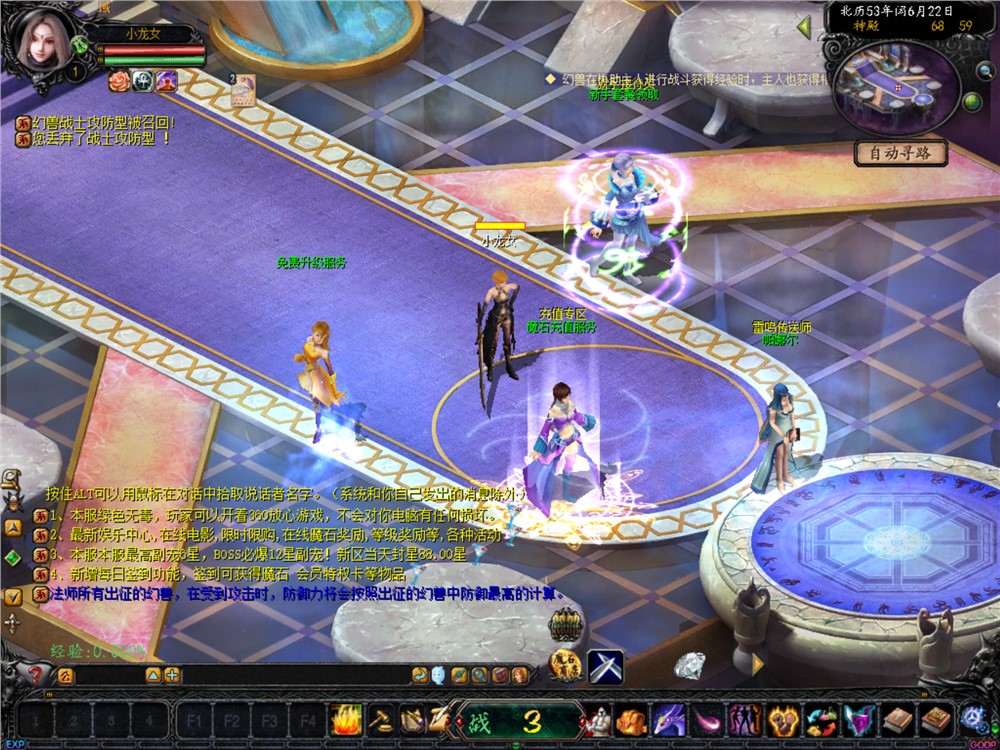Open the brown spellbook on the bottom bar

(x=900, y=719)
